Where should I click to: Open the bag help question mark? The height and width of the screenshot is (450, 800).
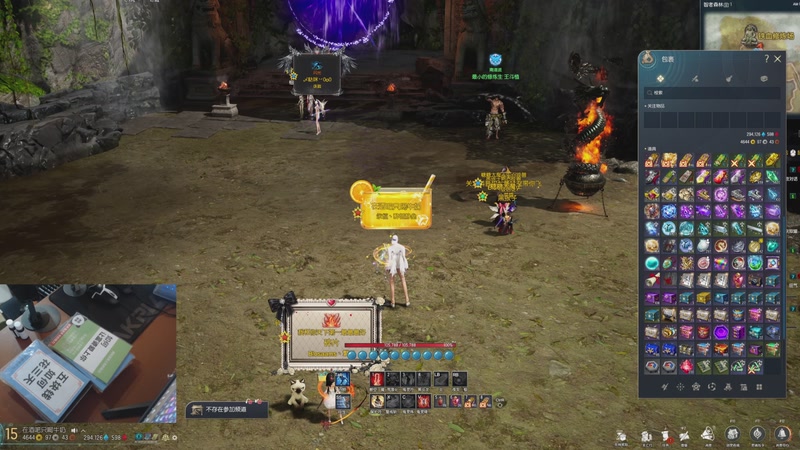coord(766,59)
